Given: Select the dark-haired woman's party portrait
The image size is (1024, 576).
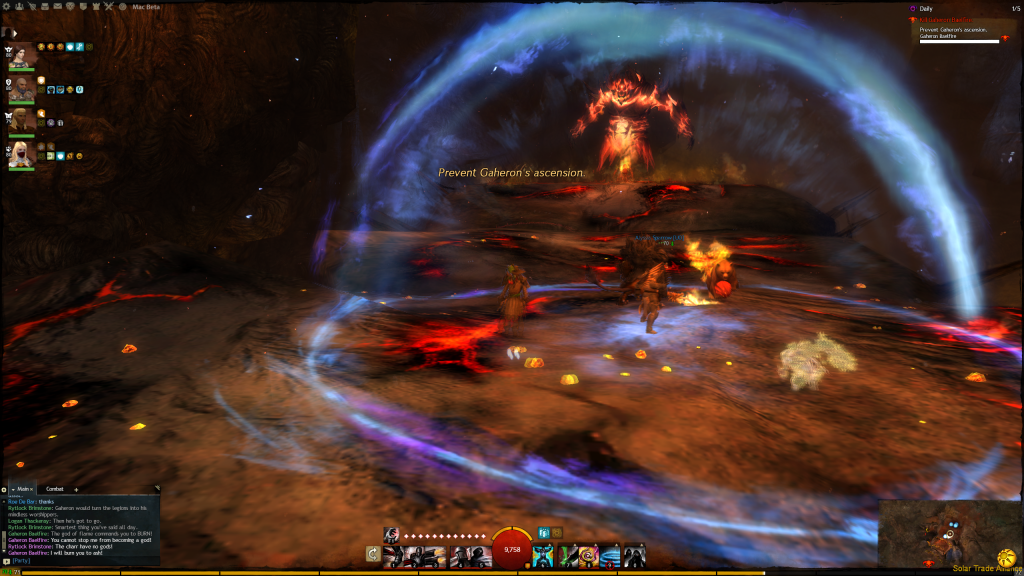Looking at the screenshot, I should (21, 55).
